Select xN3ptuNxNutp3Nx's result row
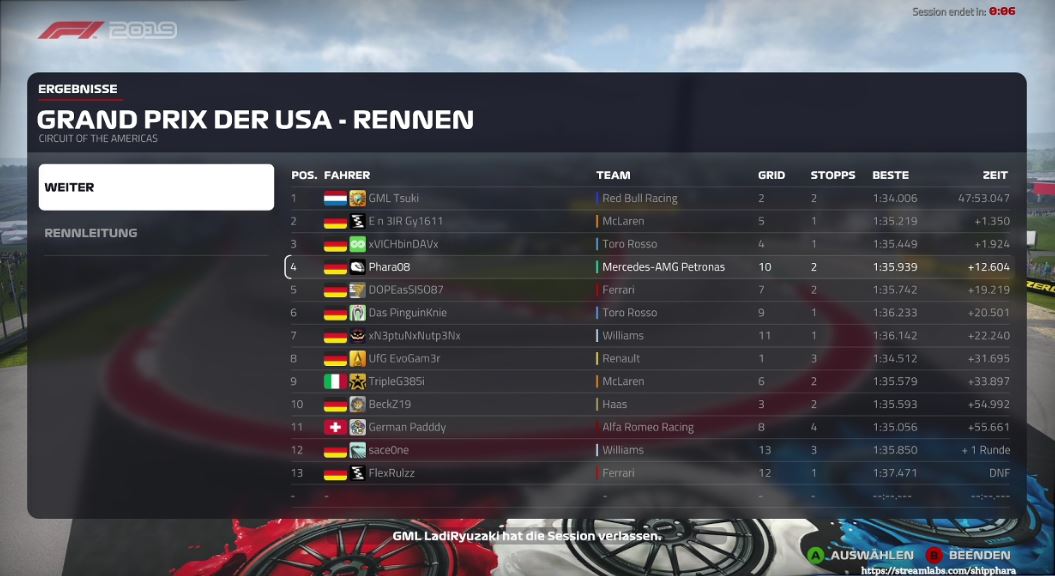The height and width of the screenshot is (576, 1055). 650,336
